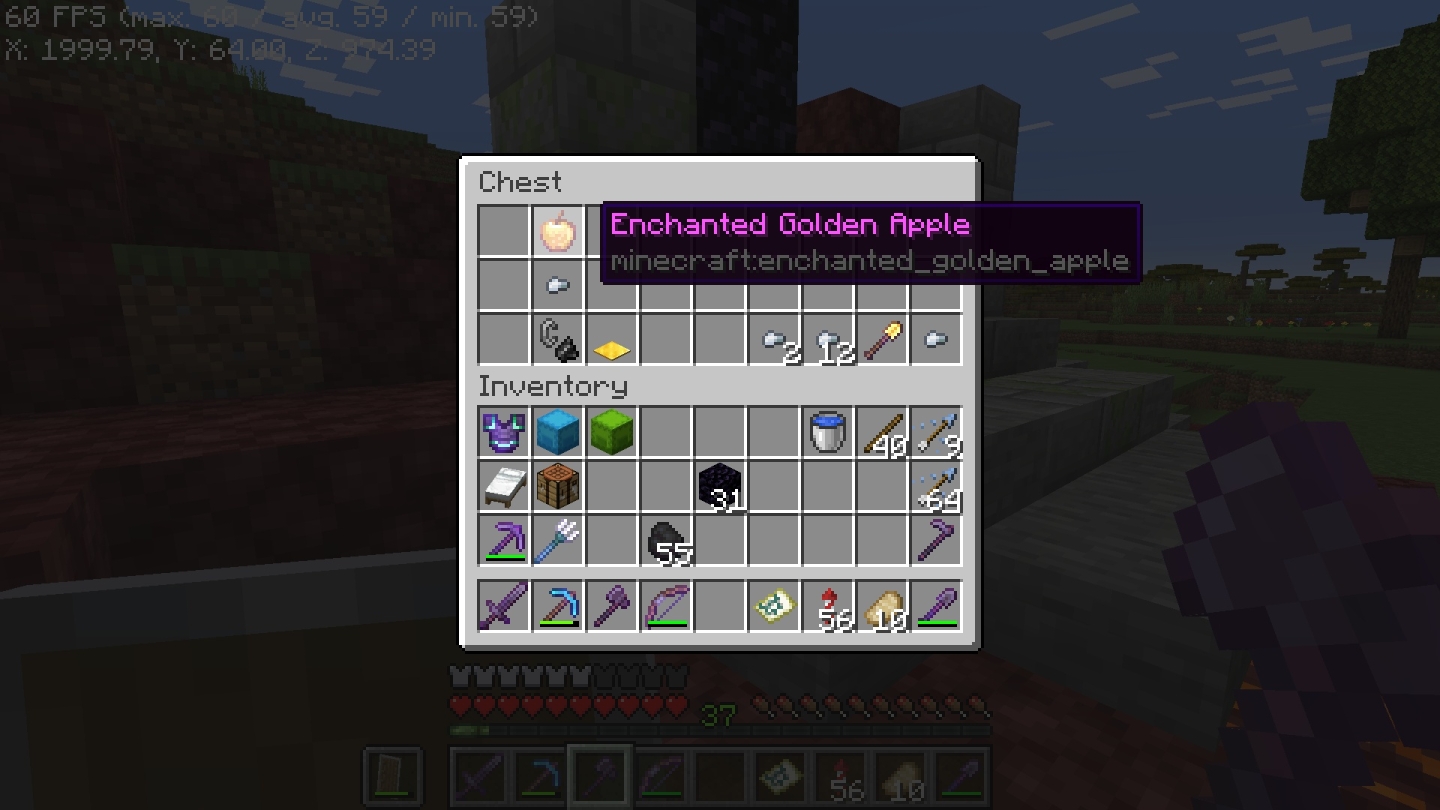Click the netherite hoe
This screenshot has width=1440, height=810.
coord(936,540)
